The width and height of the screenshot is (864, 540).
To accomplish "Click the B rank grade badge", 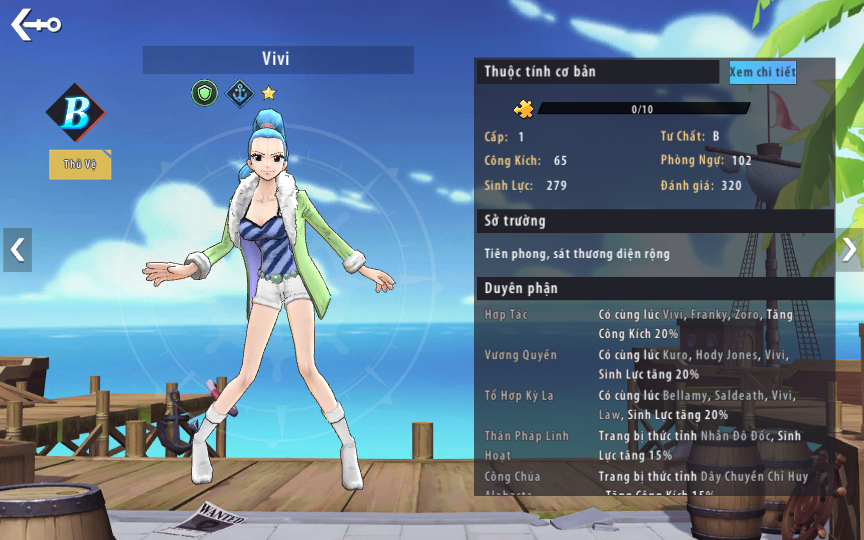I will coord(75,112).
